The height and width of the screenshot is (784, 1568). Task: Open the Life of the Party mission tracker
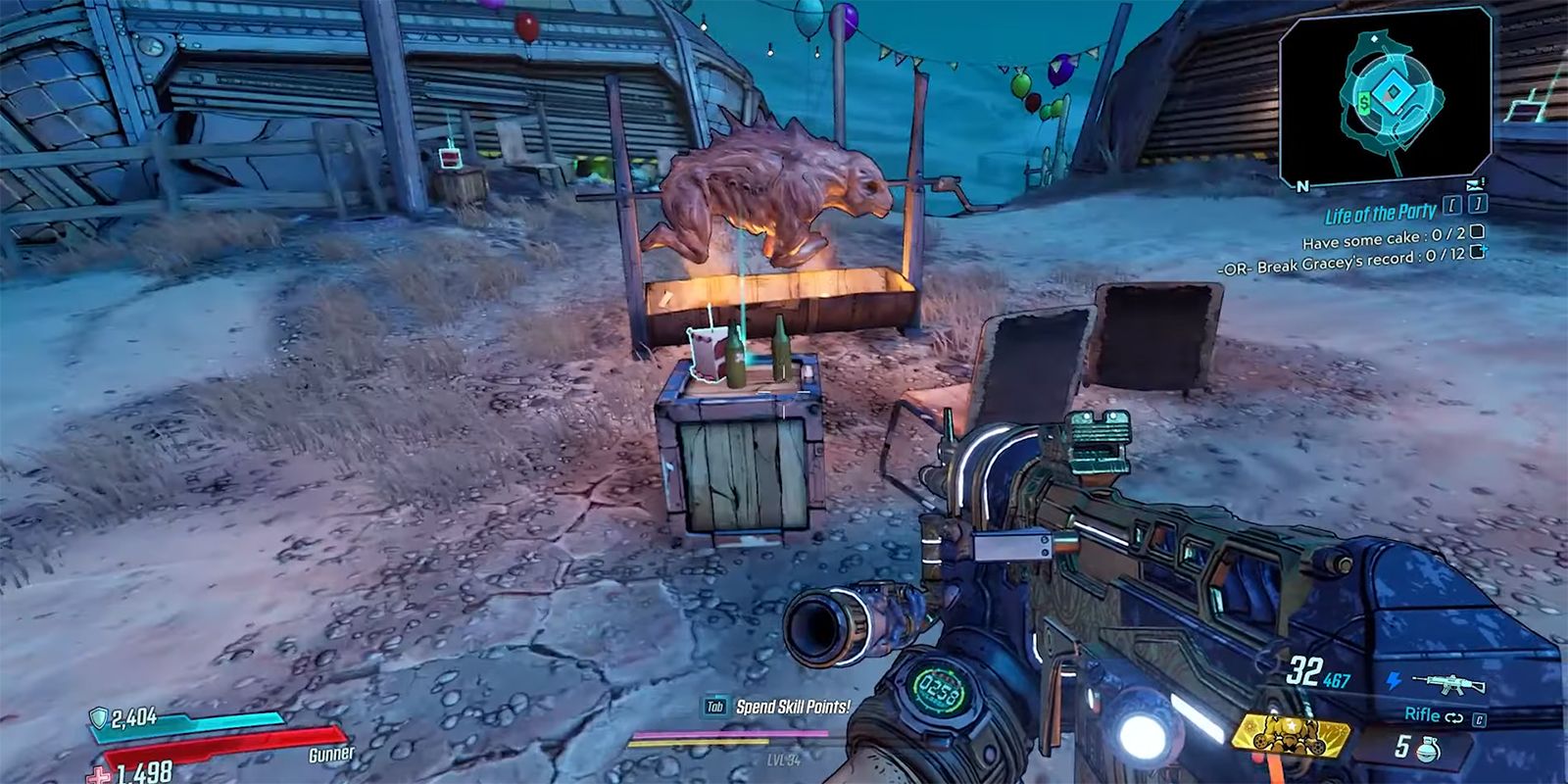tap(1380, 213)
